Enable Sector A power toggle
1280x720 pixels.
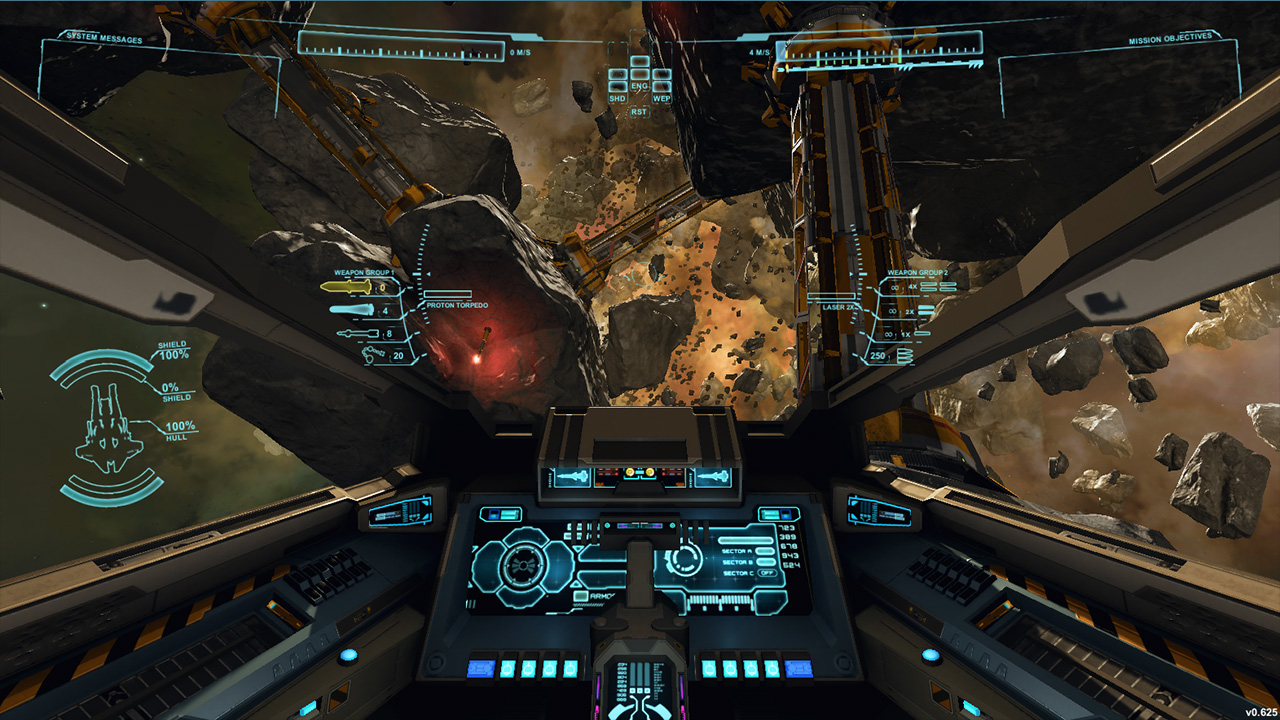point(764,551)
